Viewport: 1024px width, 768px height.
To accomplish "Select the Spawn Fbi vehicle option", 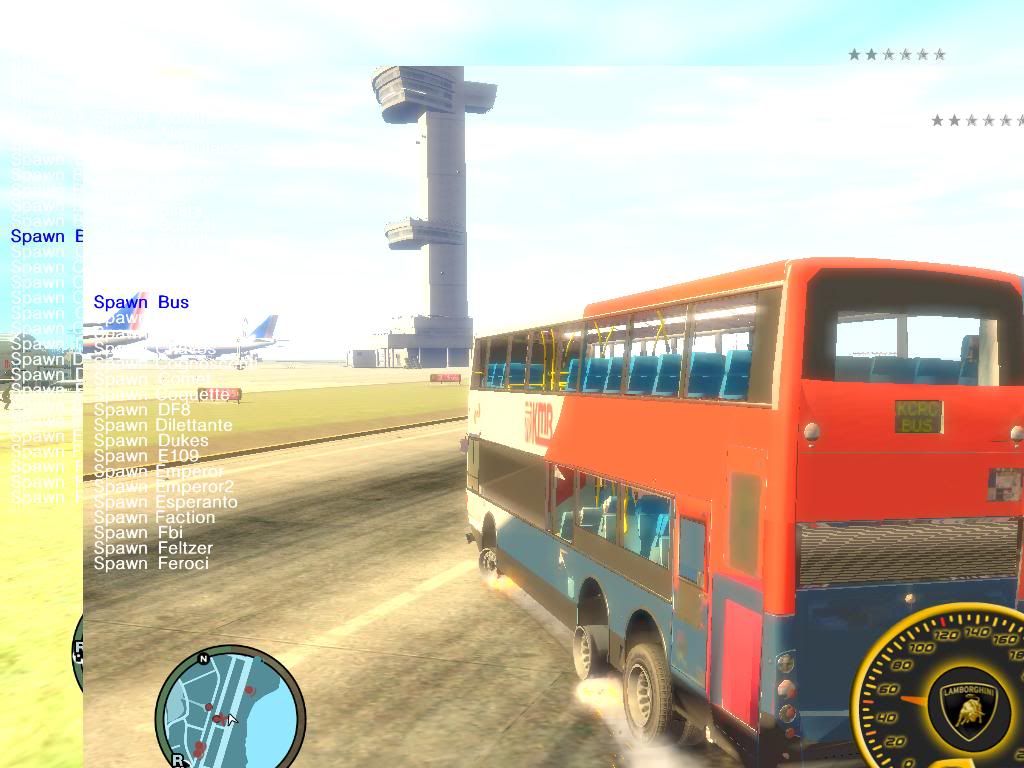I will click(138, 533).
